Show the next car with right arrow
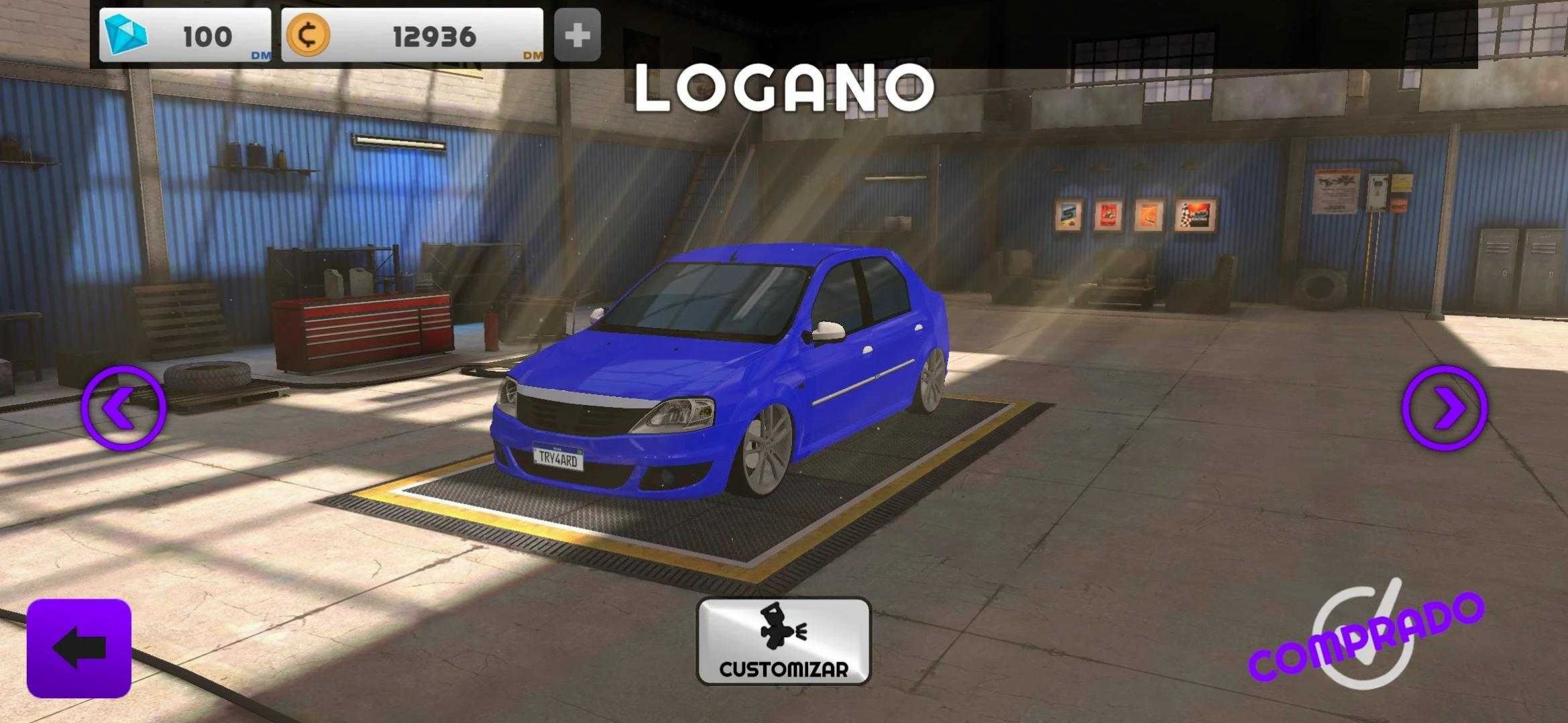 (x=1444, y=407)
